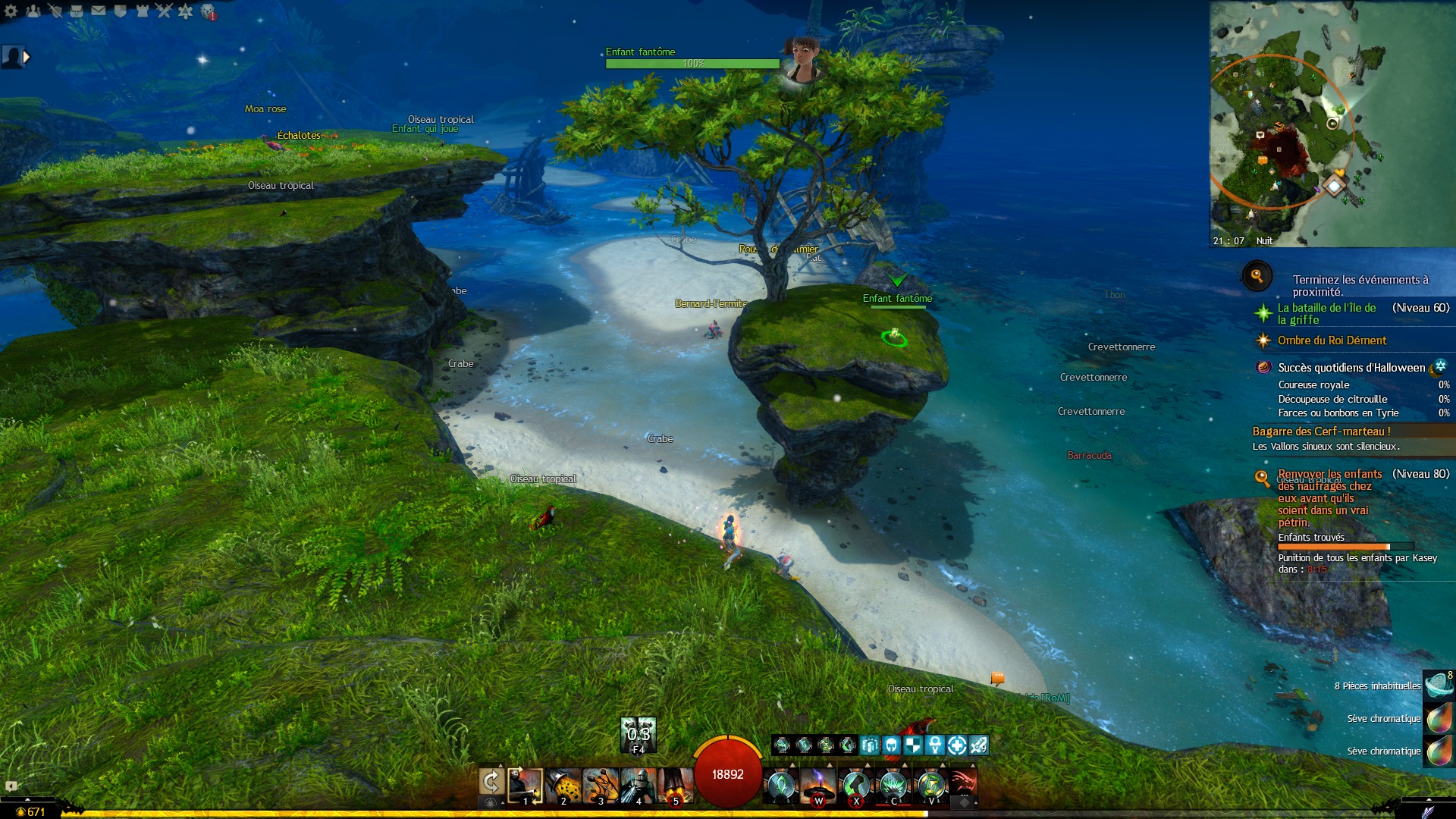Open the hero panel sword-and-shield icon
This screenshot has height=819, width=1456.
coord(55,11)
